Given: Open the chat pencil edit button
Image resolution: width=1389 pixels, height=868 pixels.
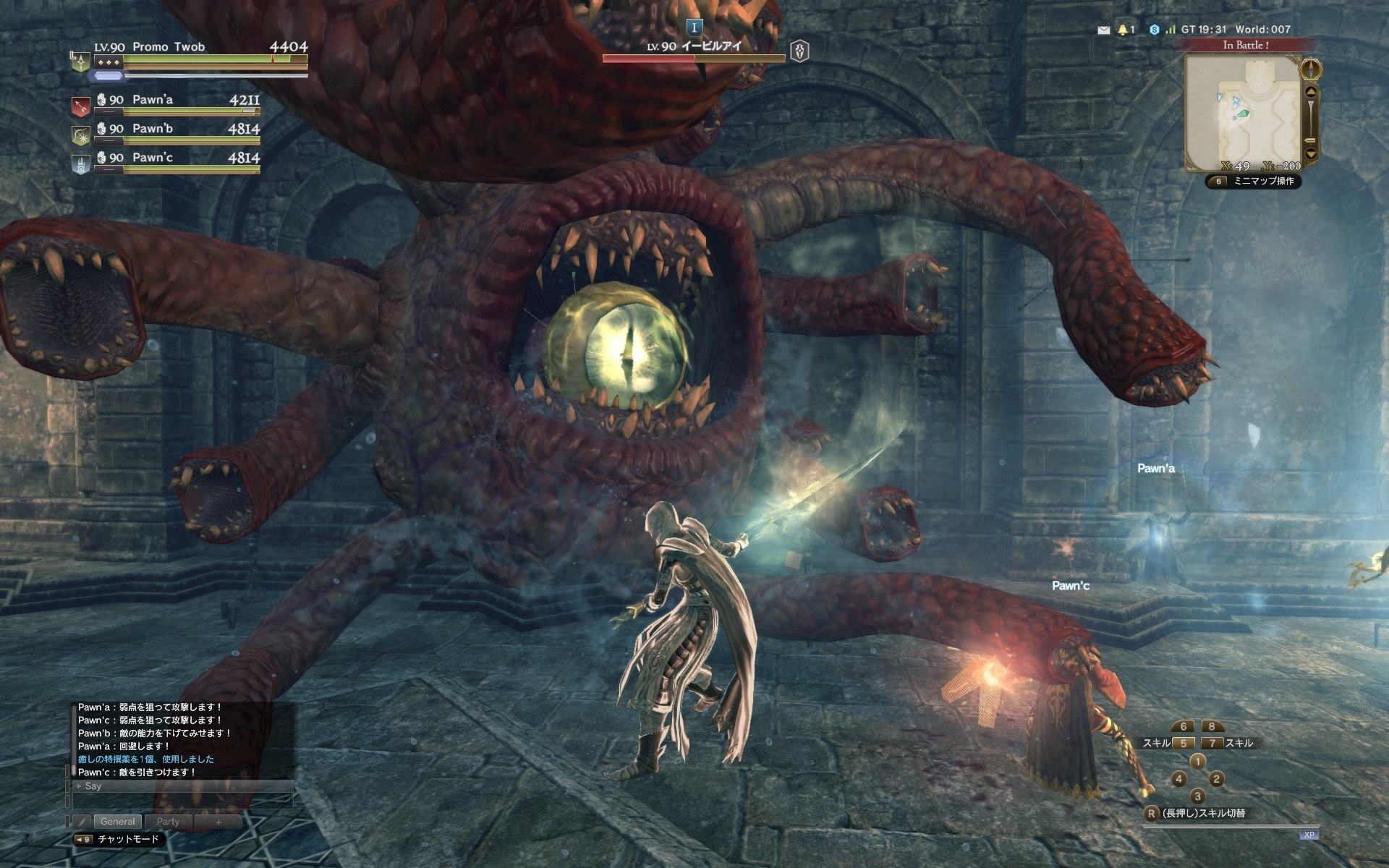Looking at the screenshot, I should [82, 822].
